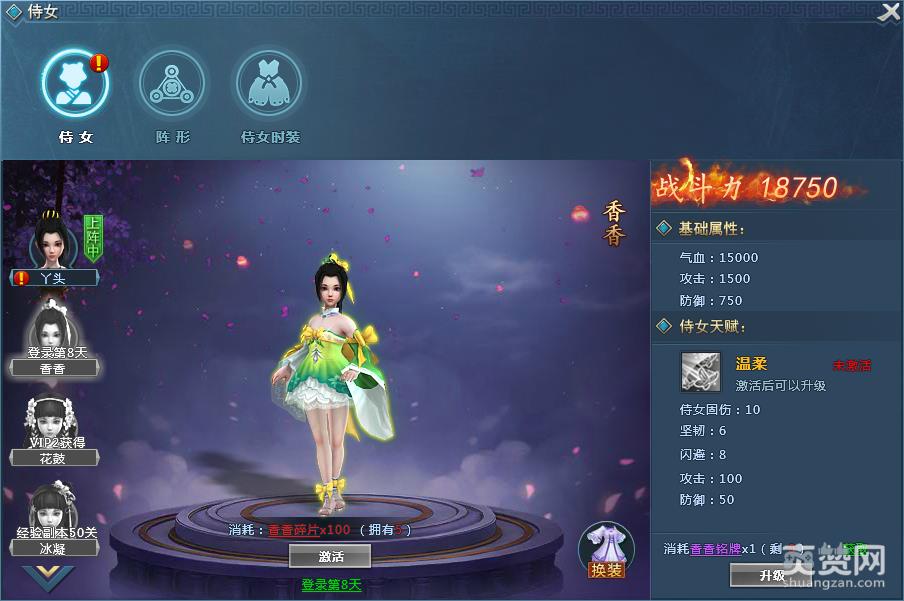The image size is (904, 601).
Task: Click the 升级 upgrade button
Action: coord(771,576)
